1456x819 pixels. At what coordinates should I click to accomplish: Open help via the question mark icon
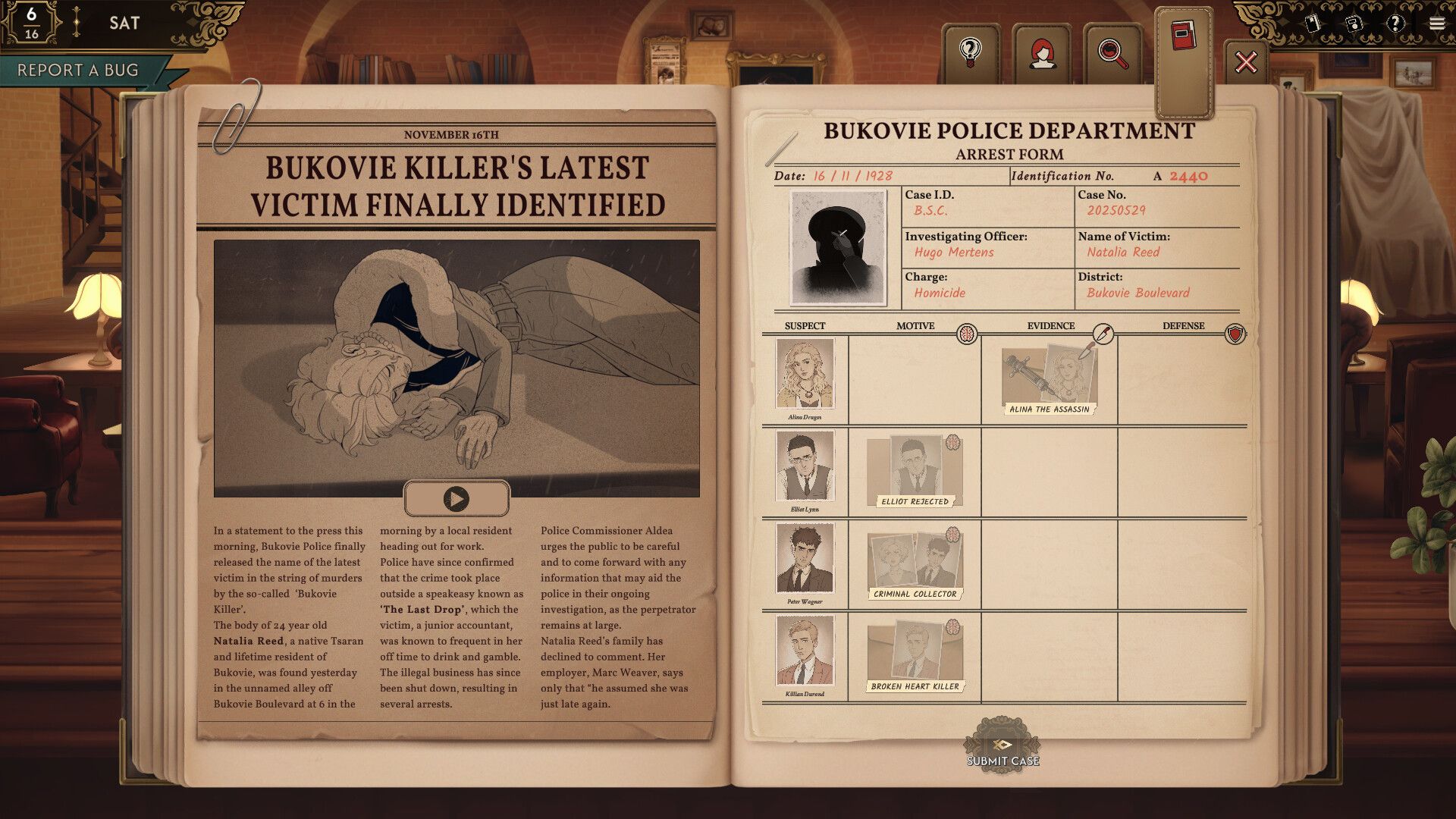coord(1398,24)
